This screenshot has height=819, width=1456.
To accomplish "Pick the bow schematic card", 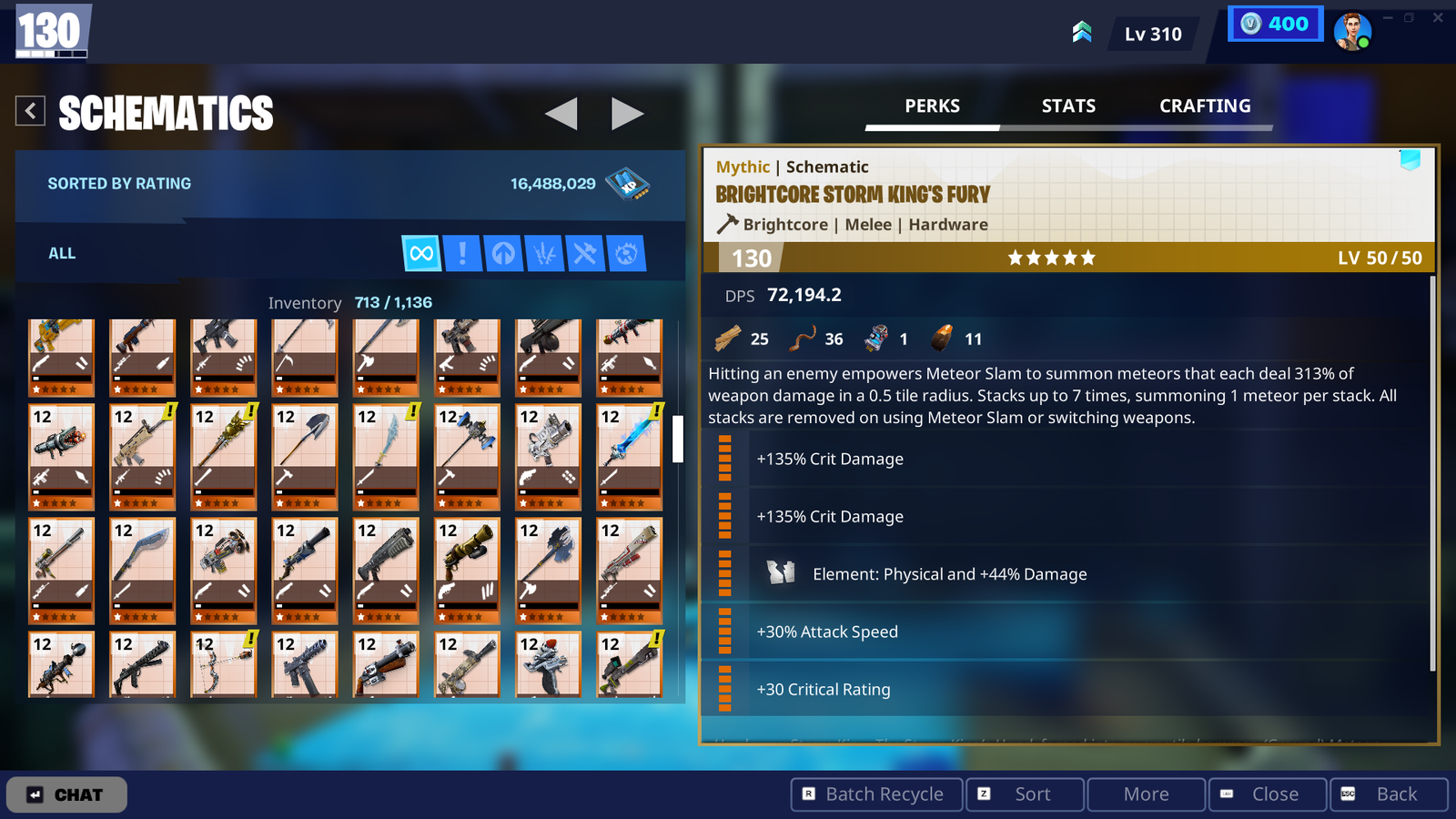I will coord(224,664).
